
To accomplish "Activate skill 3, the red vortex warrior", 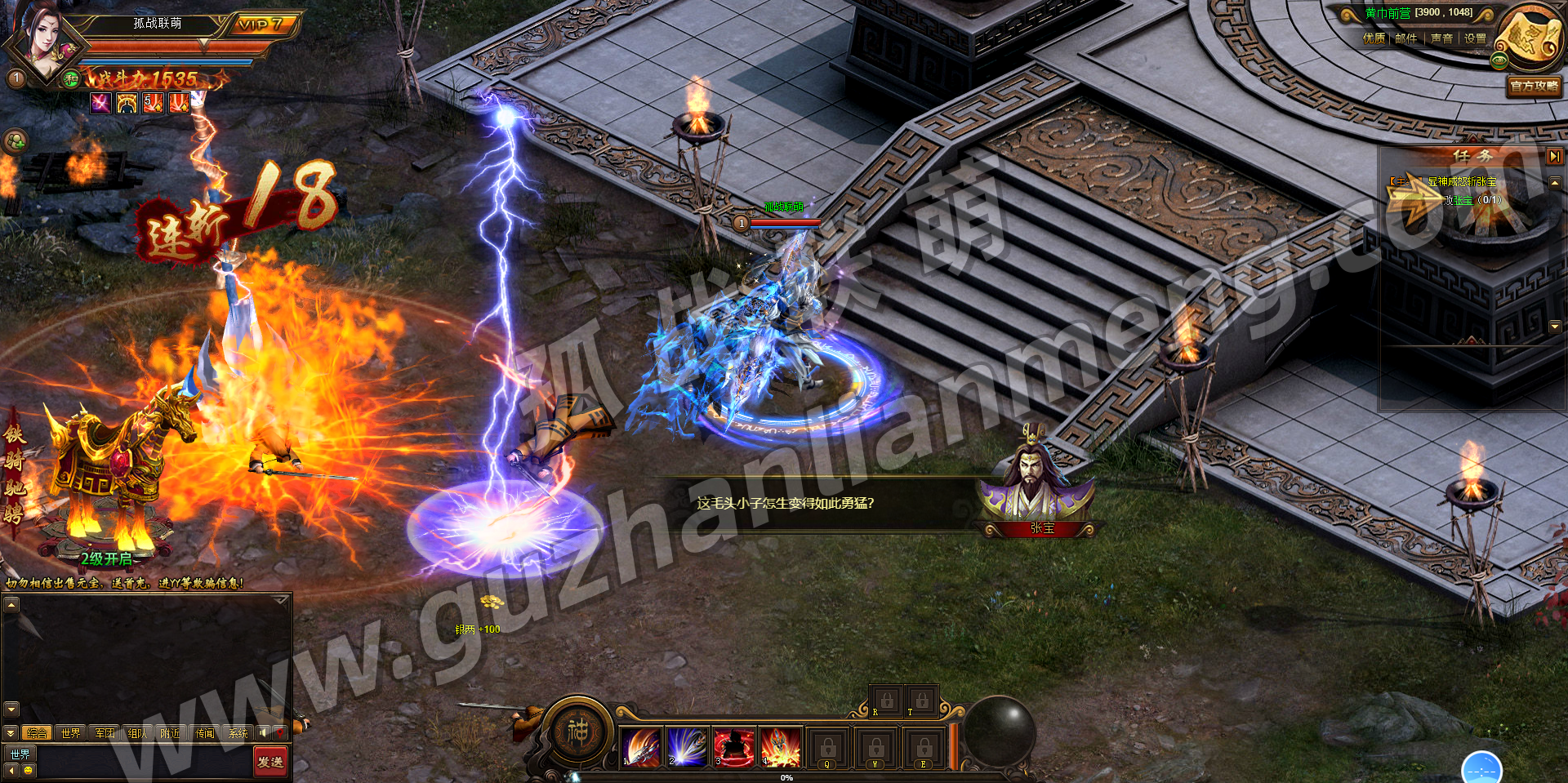I will pos(734,746).
